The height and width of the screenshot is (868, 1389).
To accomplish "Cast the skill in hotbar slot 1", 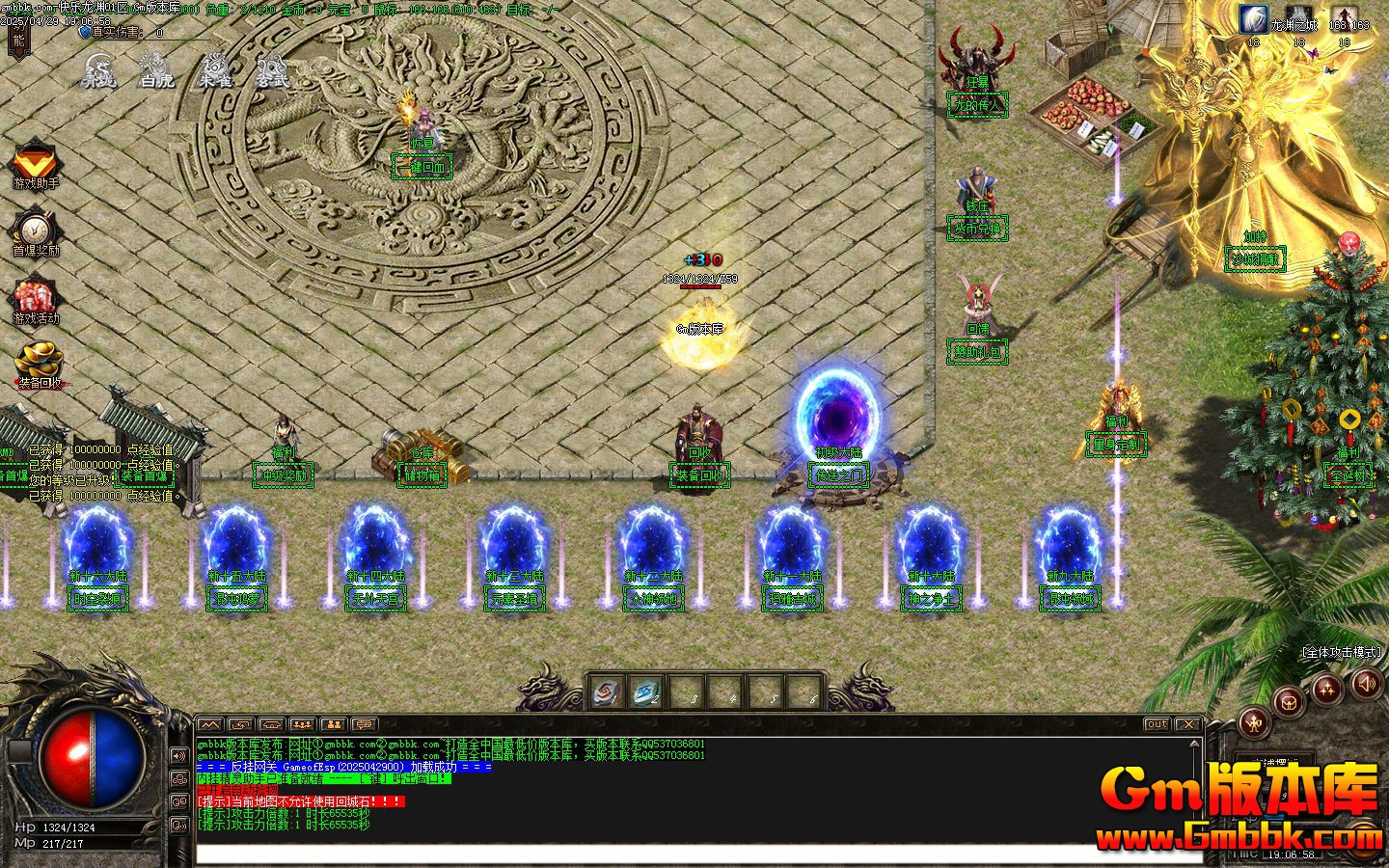I will 607,691.
